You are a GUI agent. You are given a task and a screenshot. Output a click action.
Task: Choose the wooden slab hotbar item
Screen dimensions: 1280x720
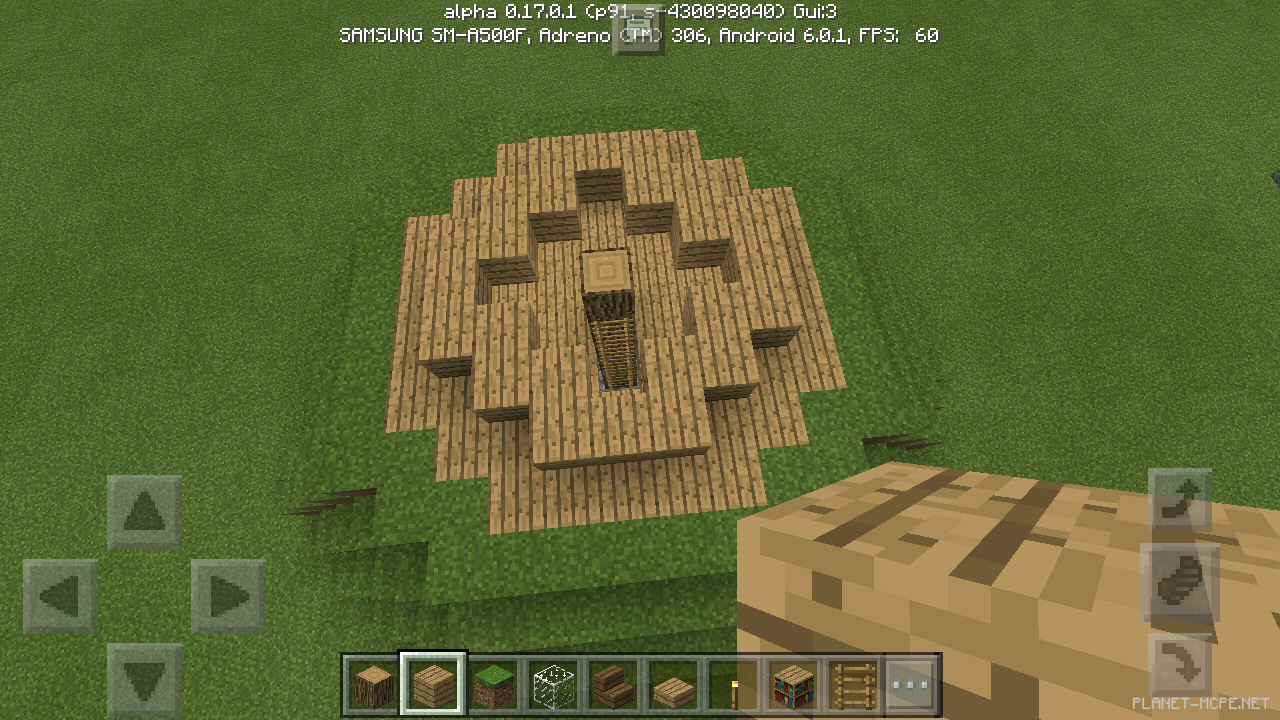click(x=672, y=683)
